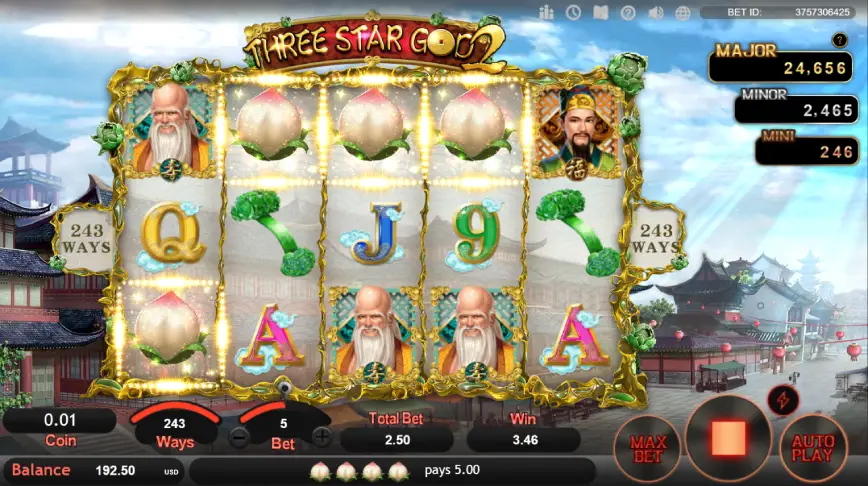Viewport: 868px width, 486px height.
Task: Increase the bet with the plus button
Action: pos(321,436)
